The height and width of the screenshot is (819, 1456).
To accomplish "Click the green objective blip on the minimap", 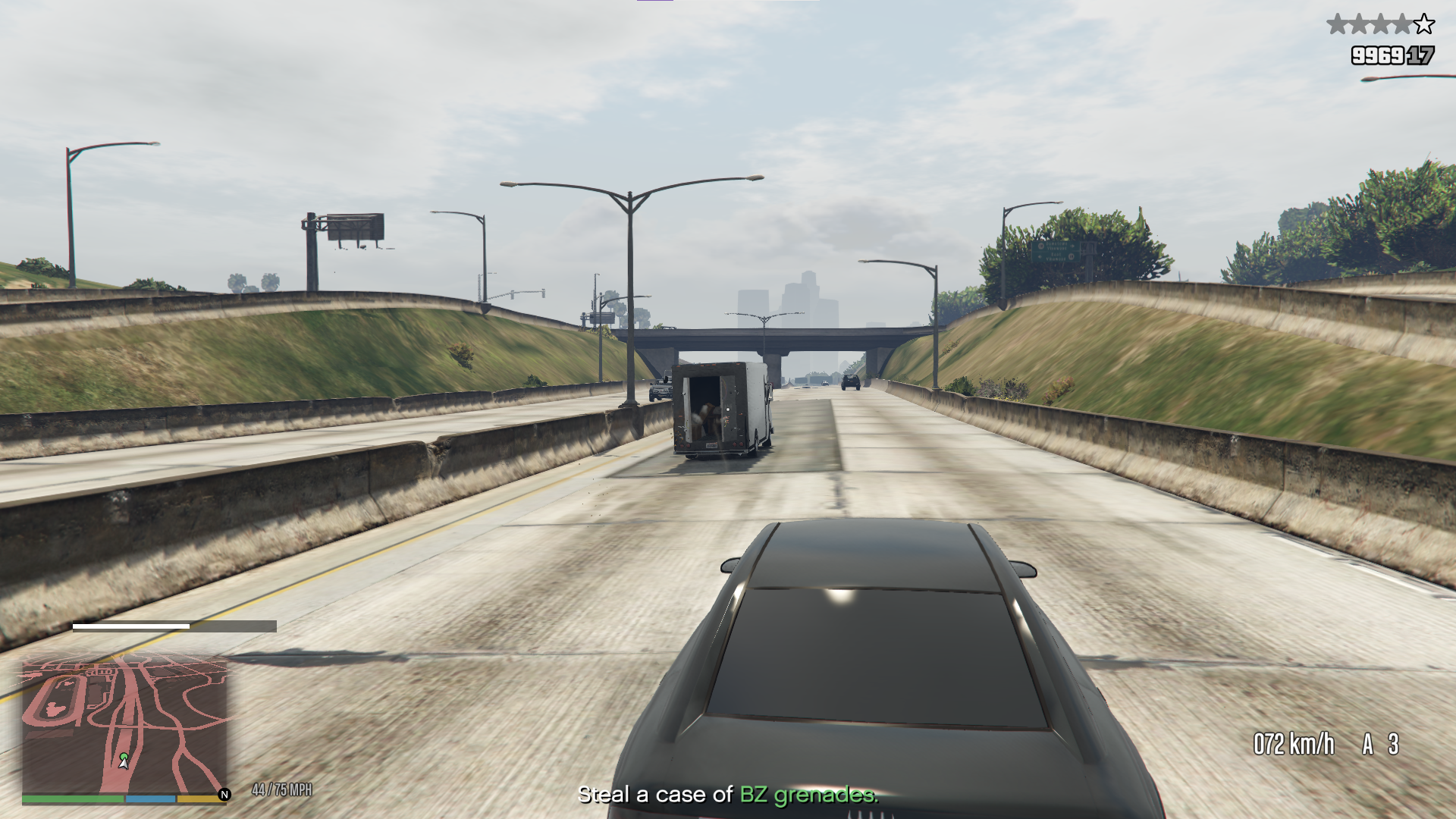I will click(124, 757).
